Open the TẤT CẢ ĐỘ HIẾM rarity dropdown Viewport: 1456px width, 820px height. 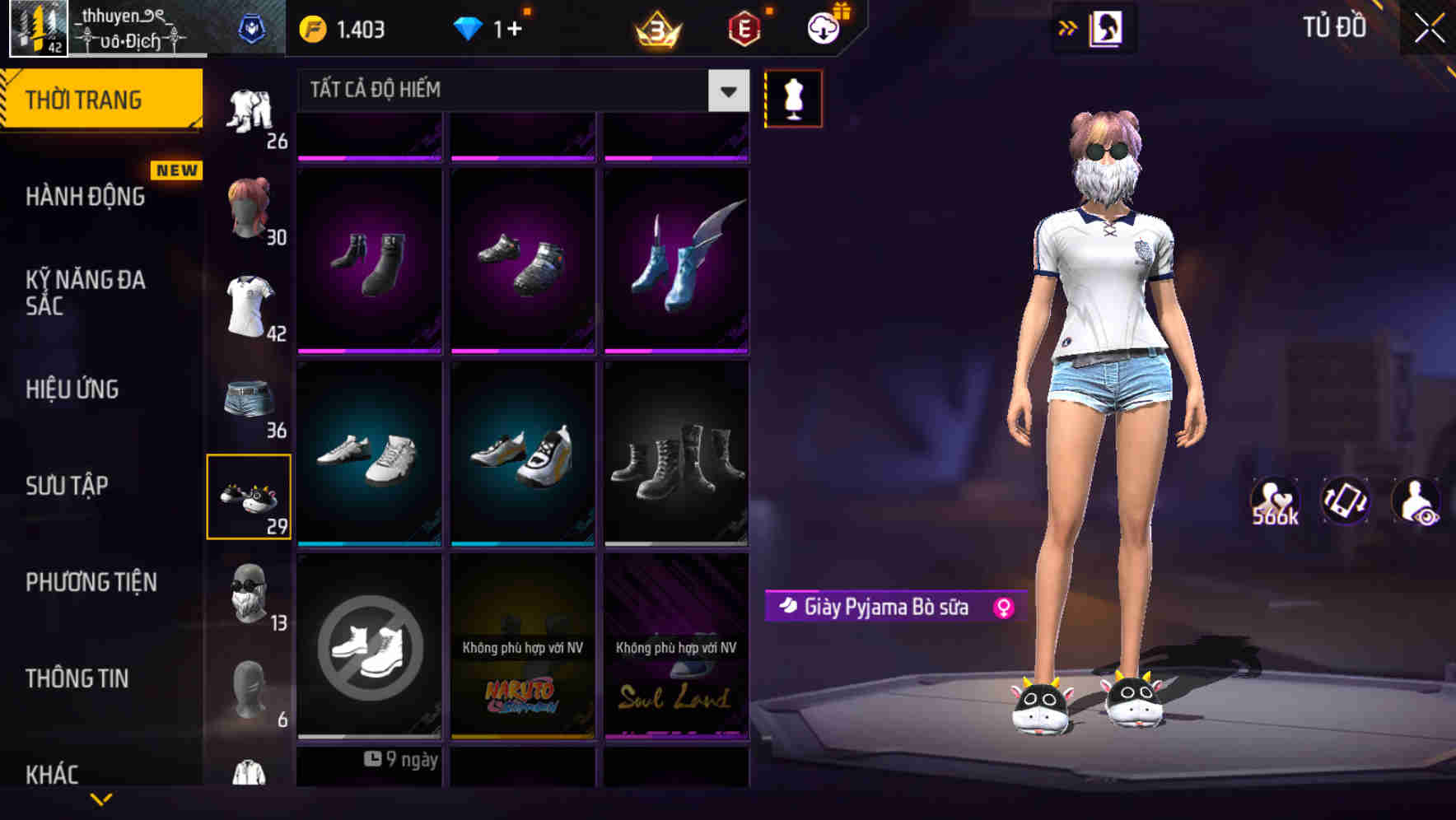point(511,90)
